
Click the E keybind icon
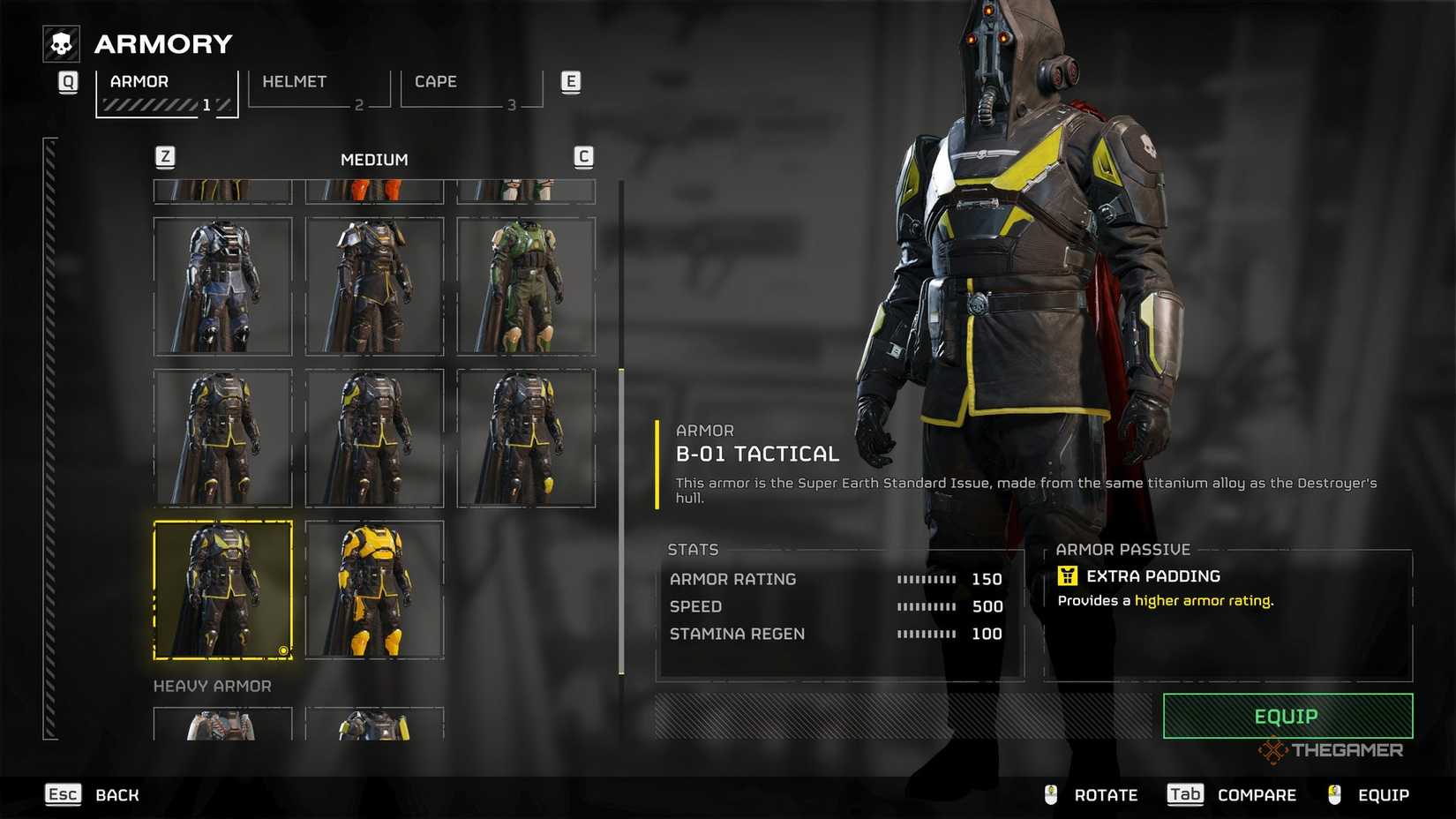tap(570, 81)
